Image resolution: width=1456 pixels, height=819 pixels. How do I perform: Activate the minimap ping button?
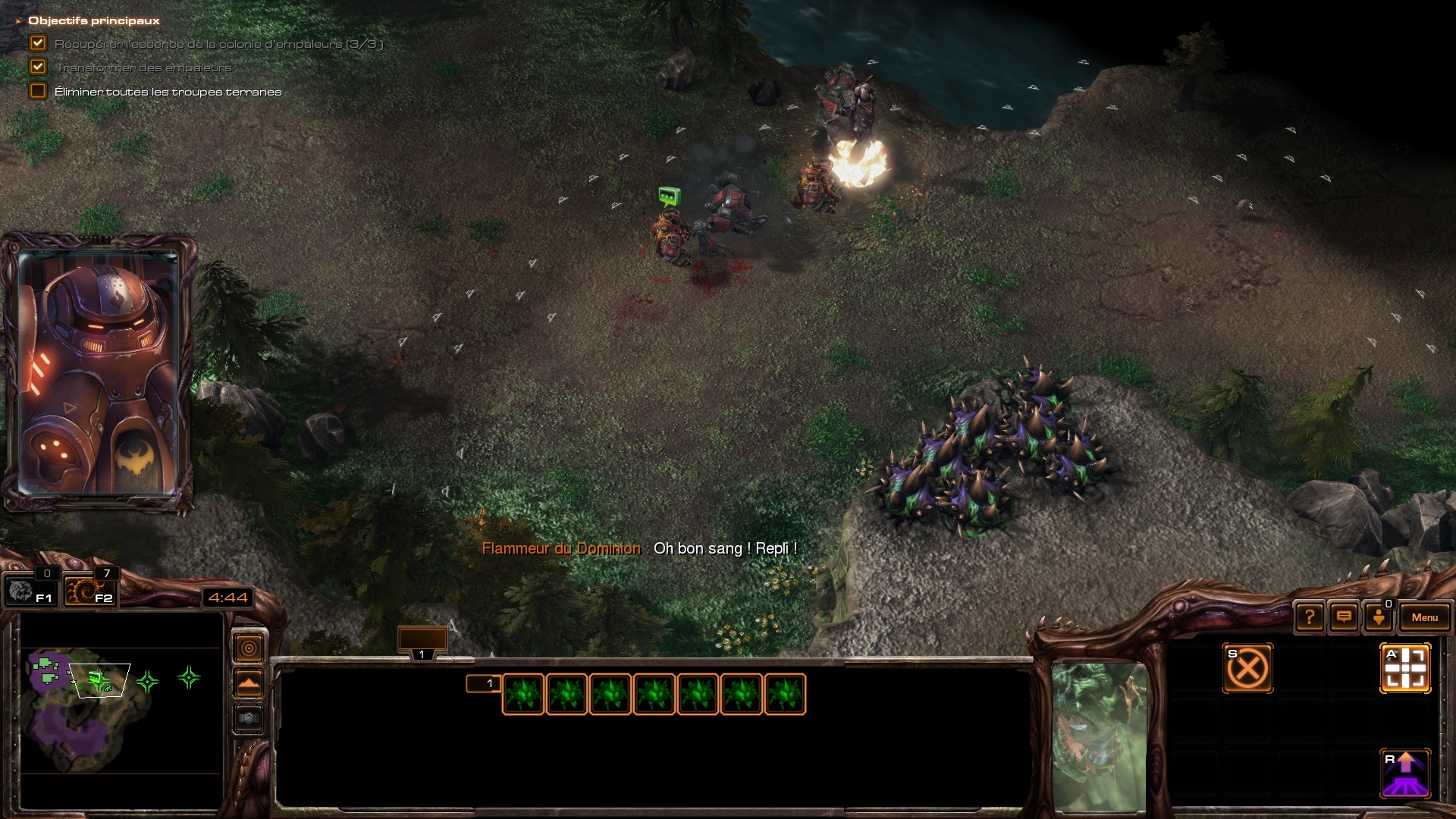[x=249, y=648]
